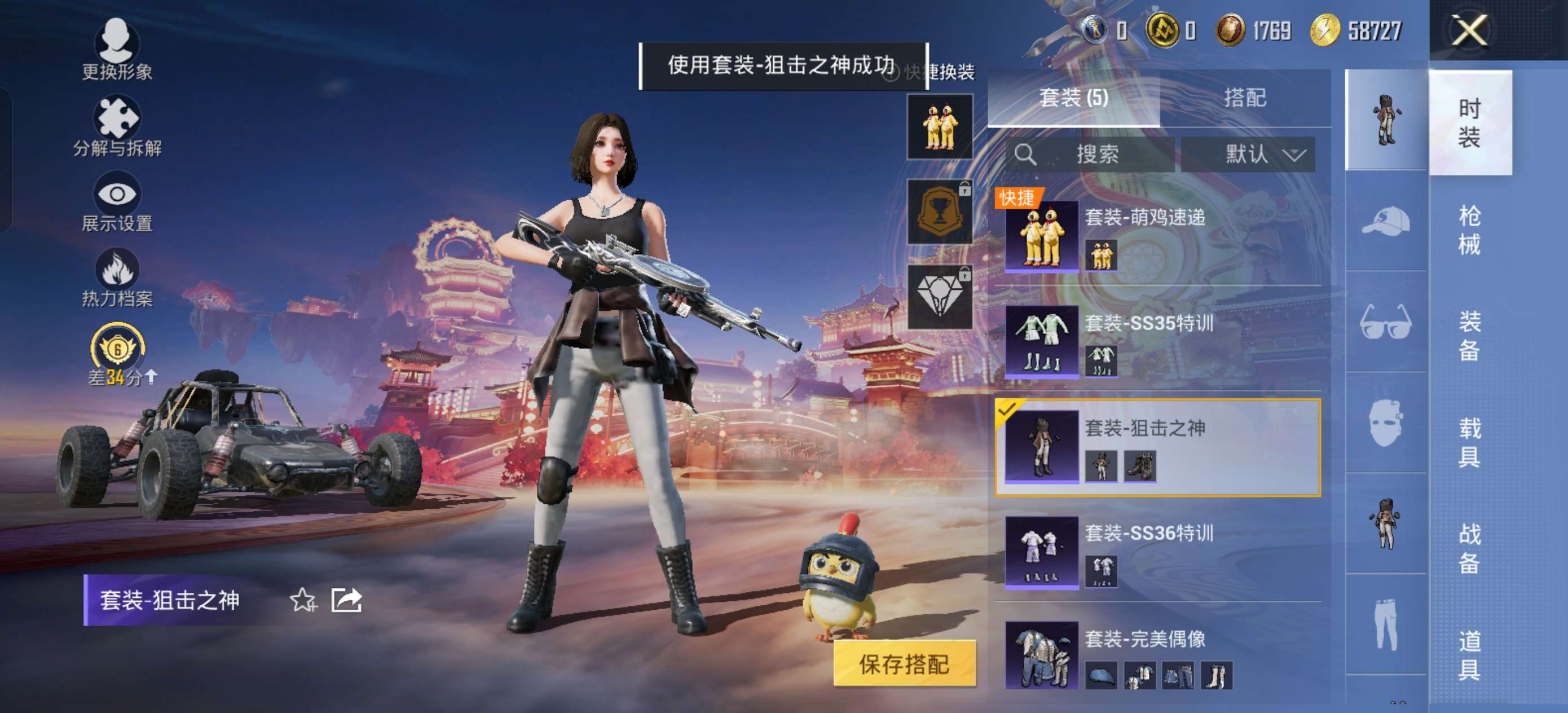Open the 更换形象 avatar change icon

coord(117,41)
